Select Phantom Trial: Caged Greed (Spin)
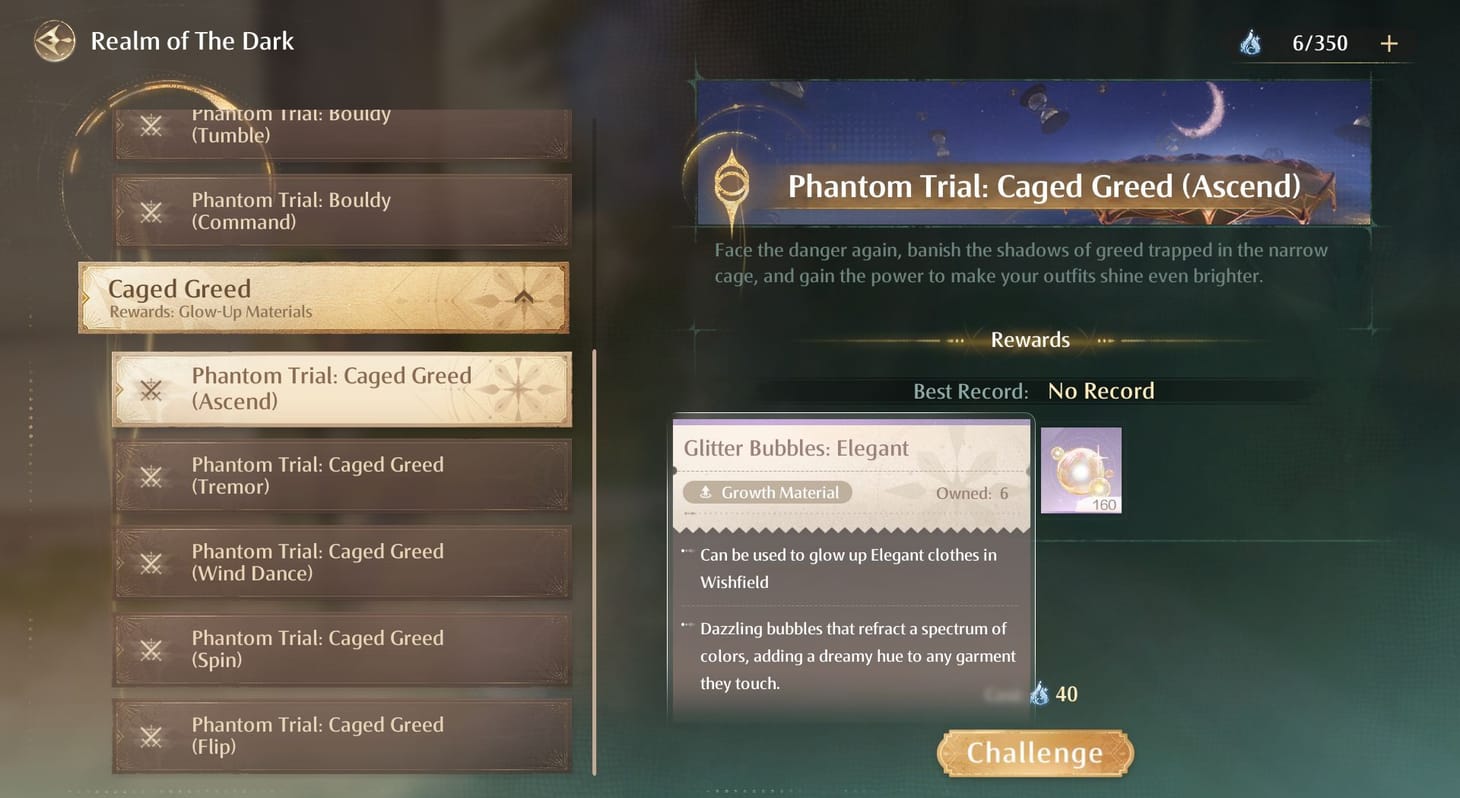 (x=340, y=649)
